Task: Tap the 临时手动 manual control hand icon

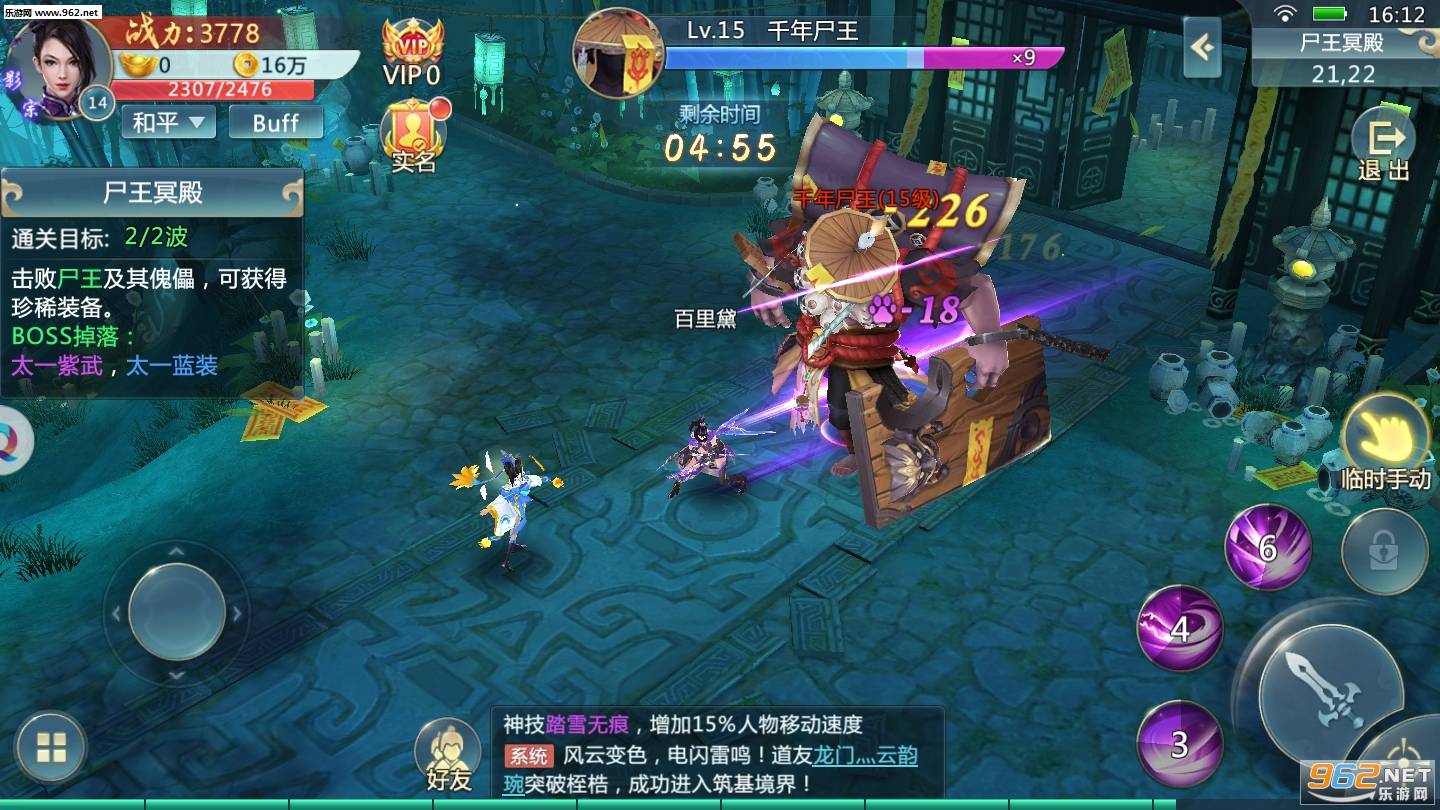Action: point(1386,433)
